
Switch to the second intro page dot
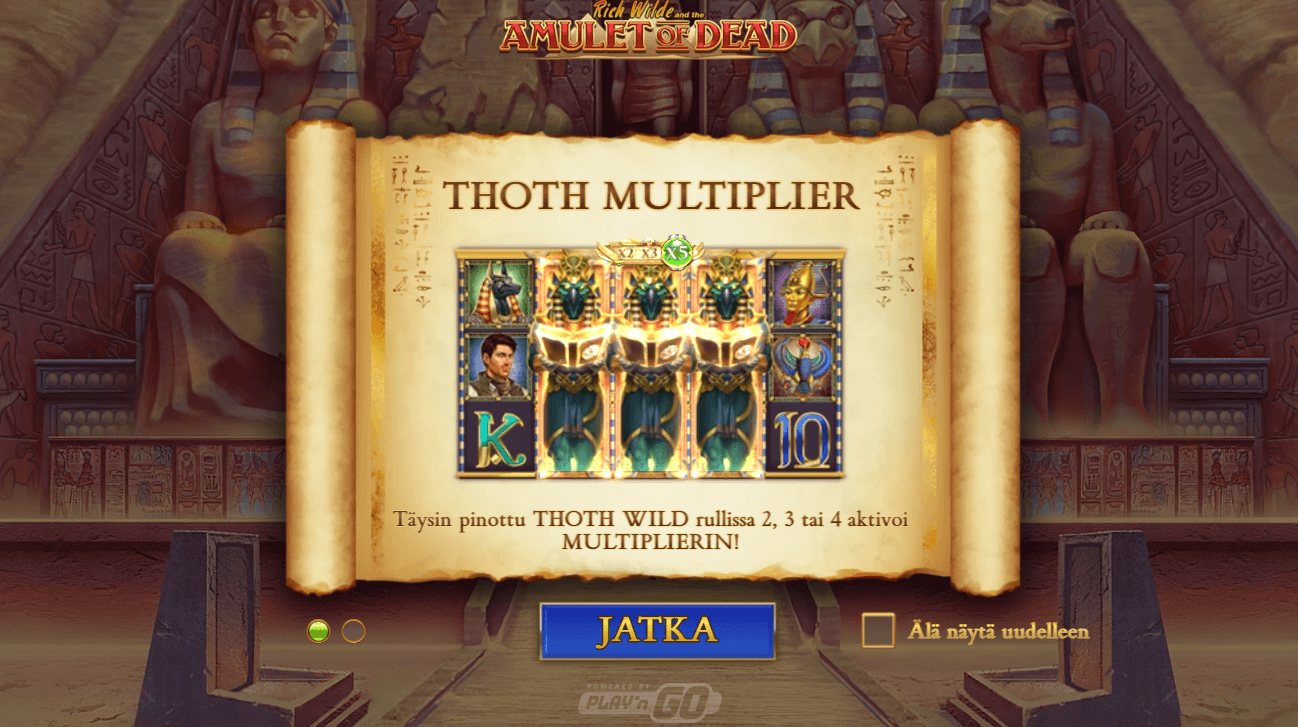354,631
